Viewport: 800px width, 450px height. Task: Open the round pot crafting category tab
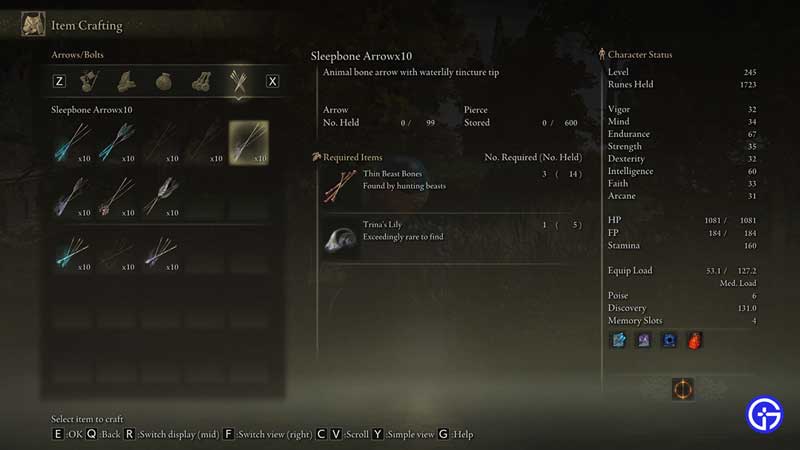click(164, 81)
